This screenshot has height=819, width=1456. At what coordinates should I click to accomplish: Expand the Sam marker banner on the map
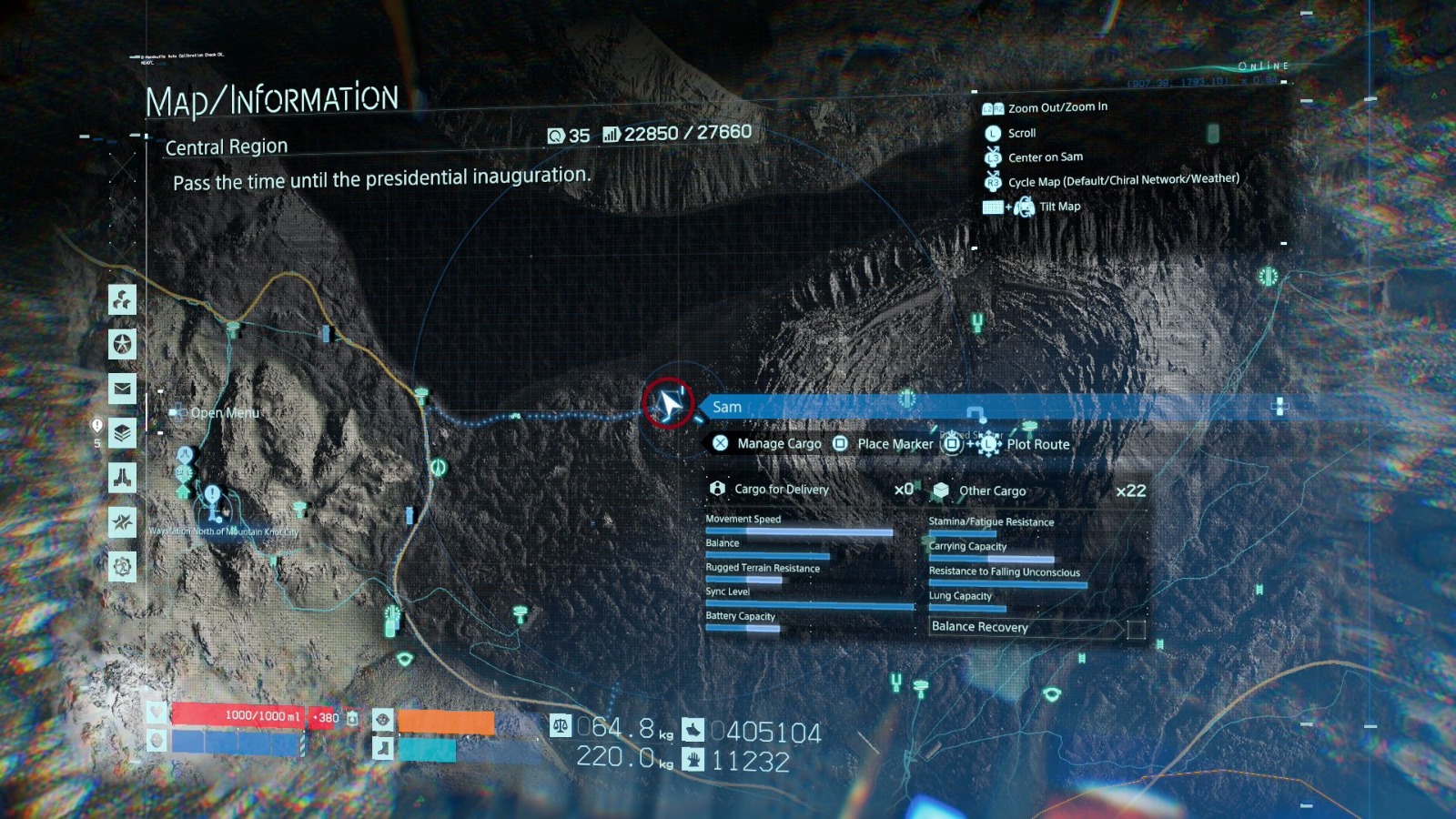click(726, 407)
